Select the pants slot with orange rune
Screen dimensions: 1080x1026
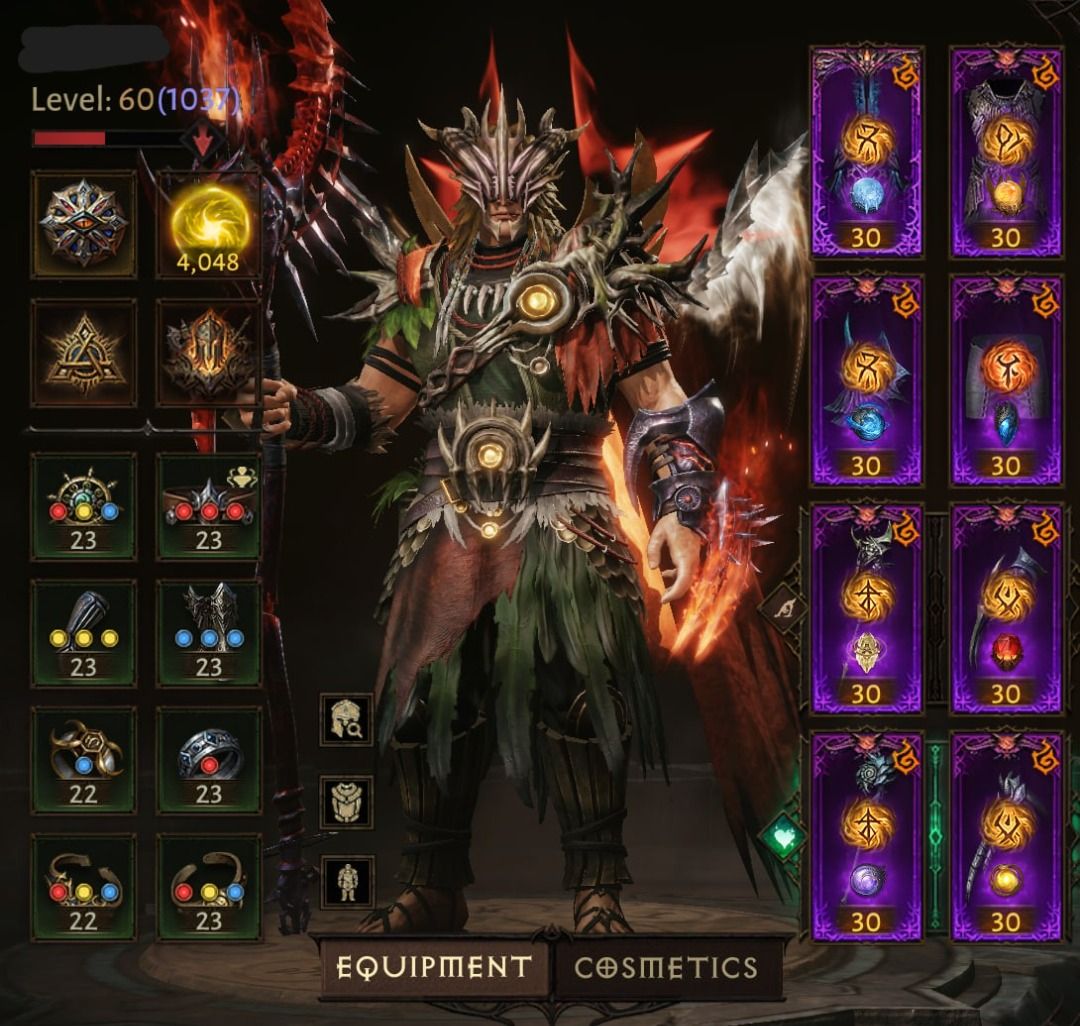click(1006, 380)
